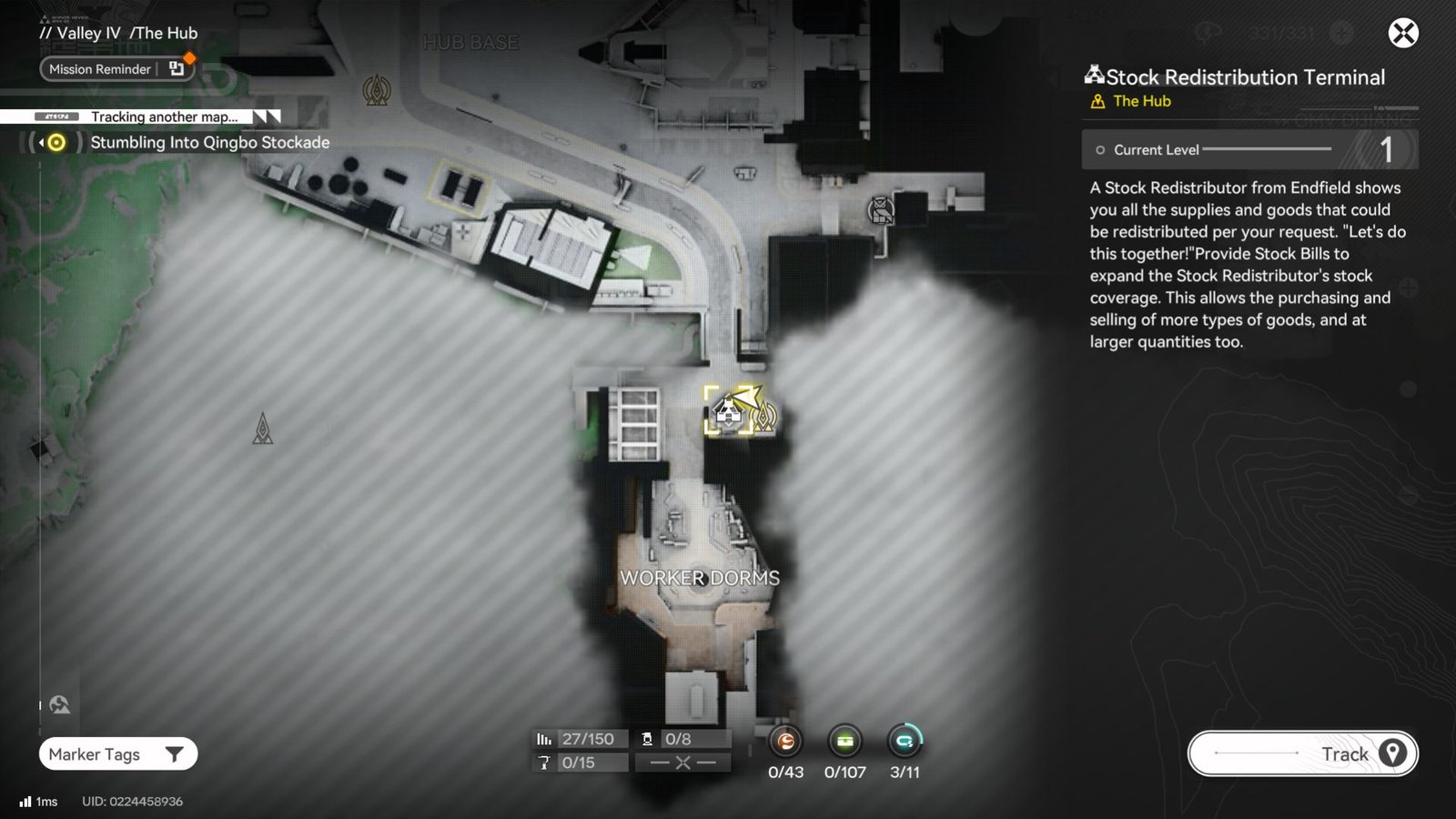
Task: Toggle tracking with the Track button
Action: [x=1301, y=753]
